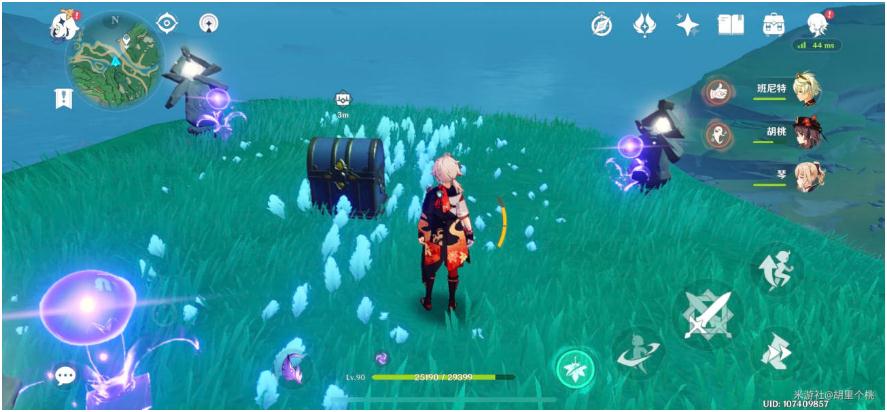Screen dimensions: 887x412
Task: Open the Paimon menu
Action: 65,26
